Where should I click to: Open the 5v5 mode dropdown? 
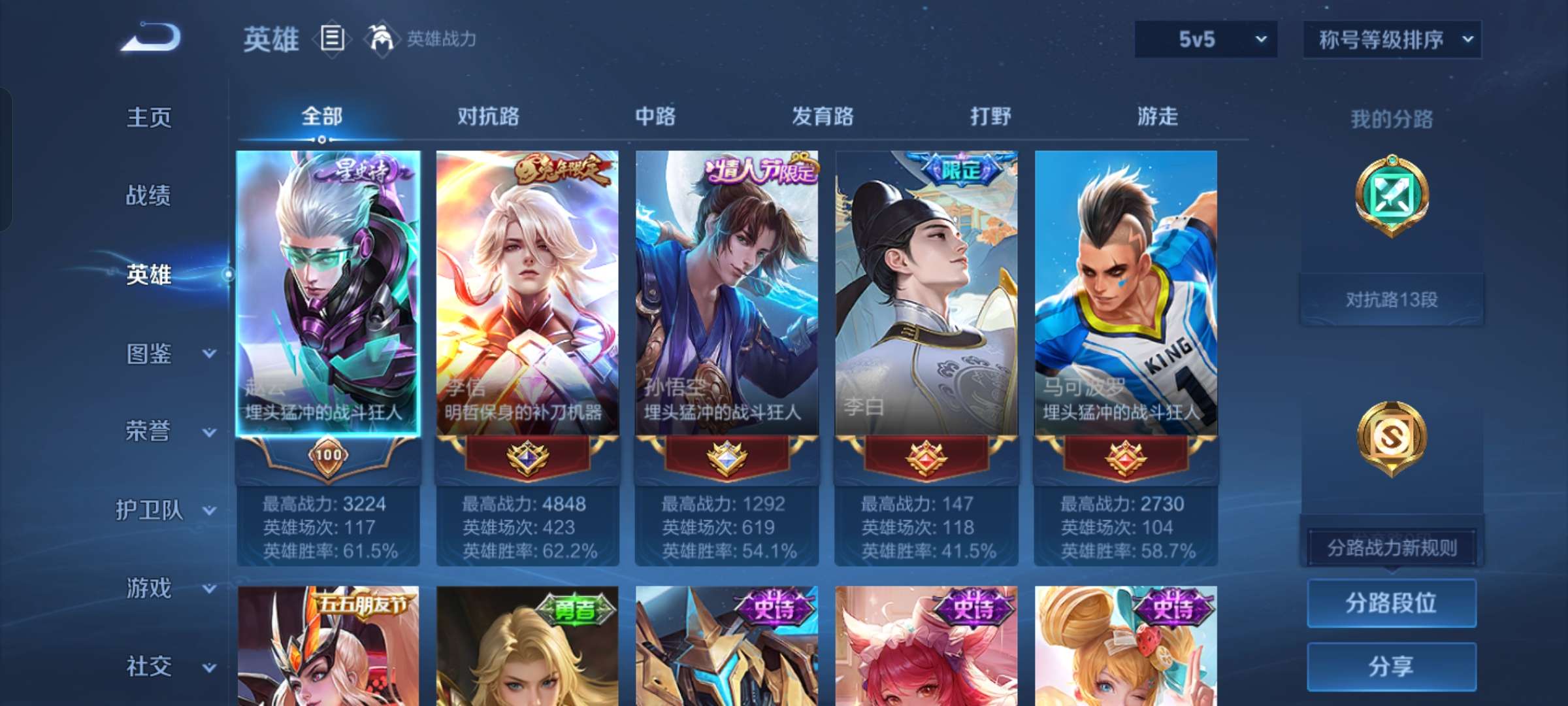(1205, 39)
